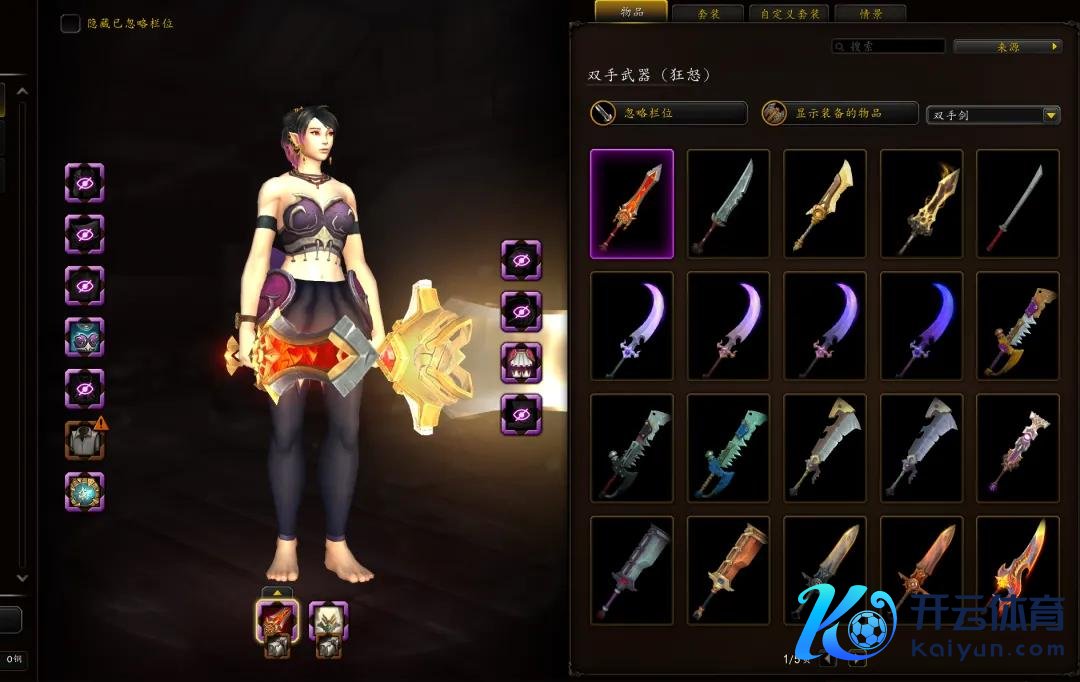Viewport: 1080px width, 682px height.
Task: Choose the orange cleaver greatsword appearance
Action: (x=728, y=570)
